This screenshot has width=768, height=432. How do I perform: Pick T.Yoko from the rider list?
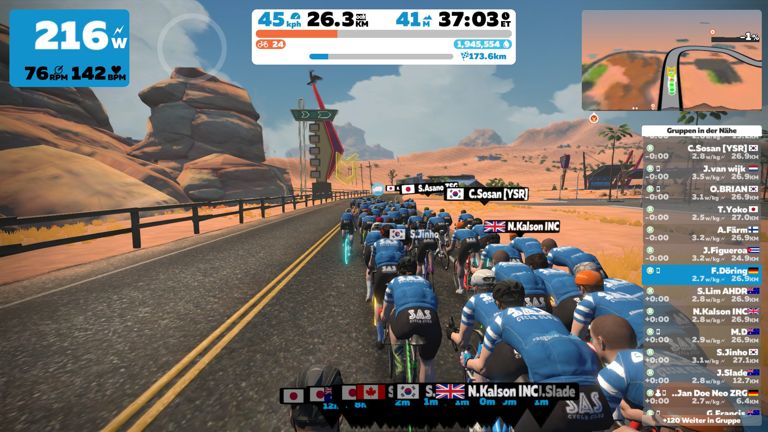704,212
